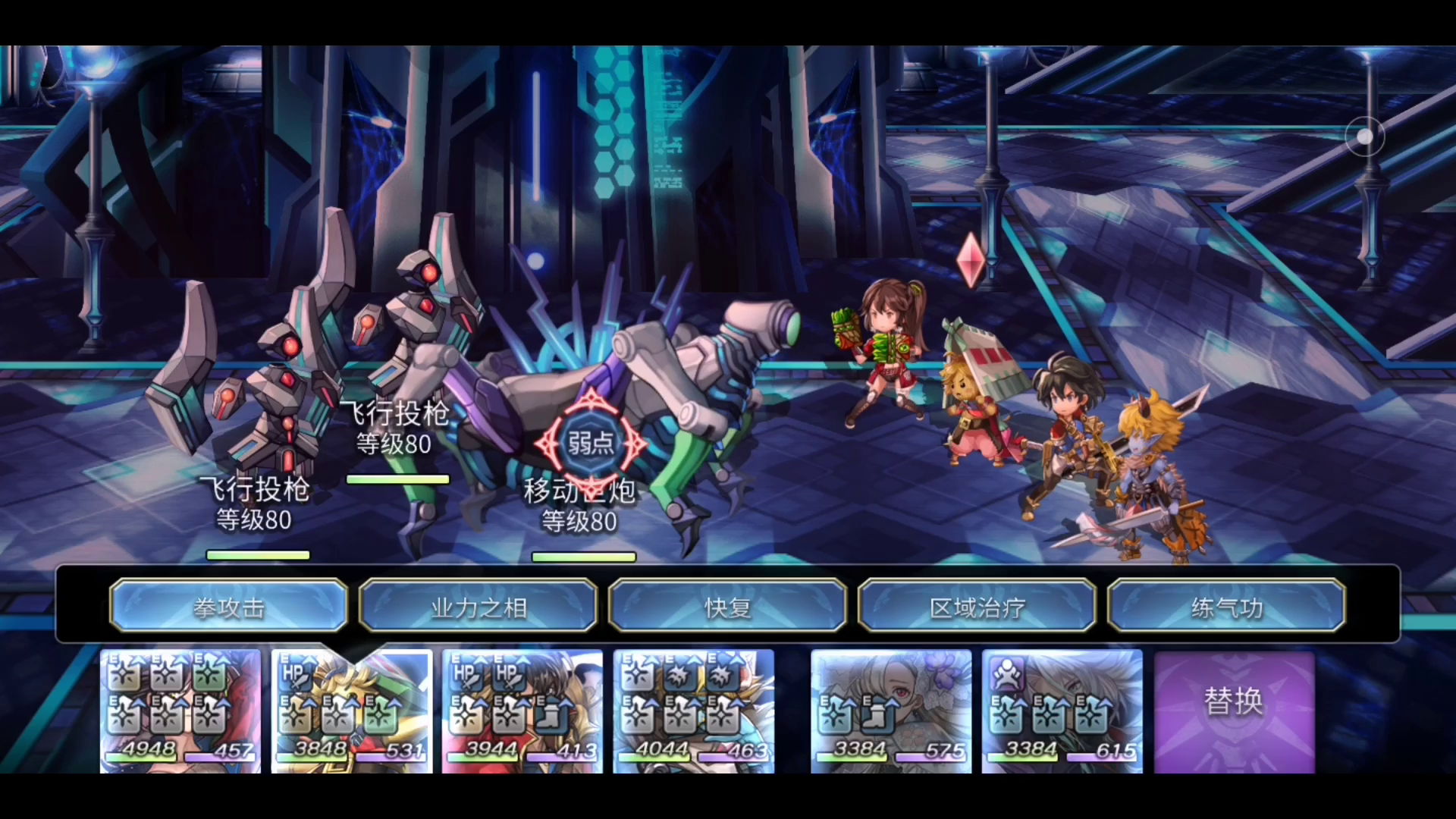Target the 弱点 weak point marker
This screenshot has width=1456, height=819.
click(591, 443)
